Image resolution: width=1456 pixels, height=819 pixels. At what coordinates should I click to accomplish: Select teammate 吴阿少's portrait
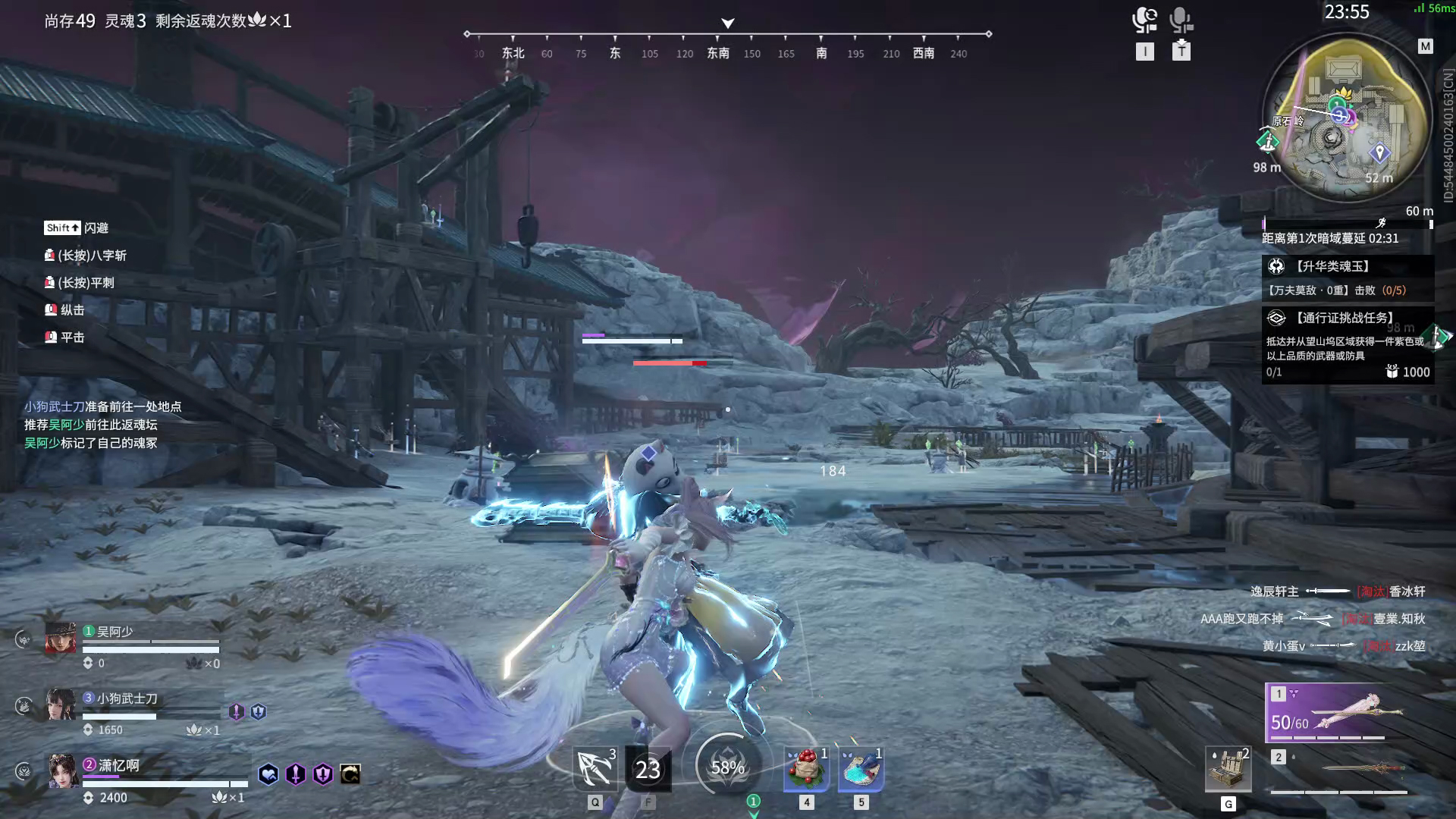(x=61, y=639)
